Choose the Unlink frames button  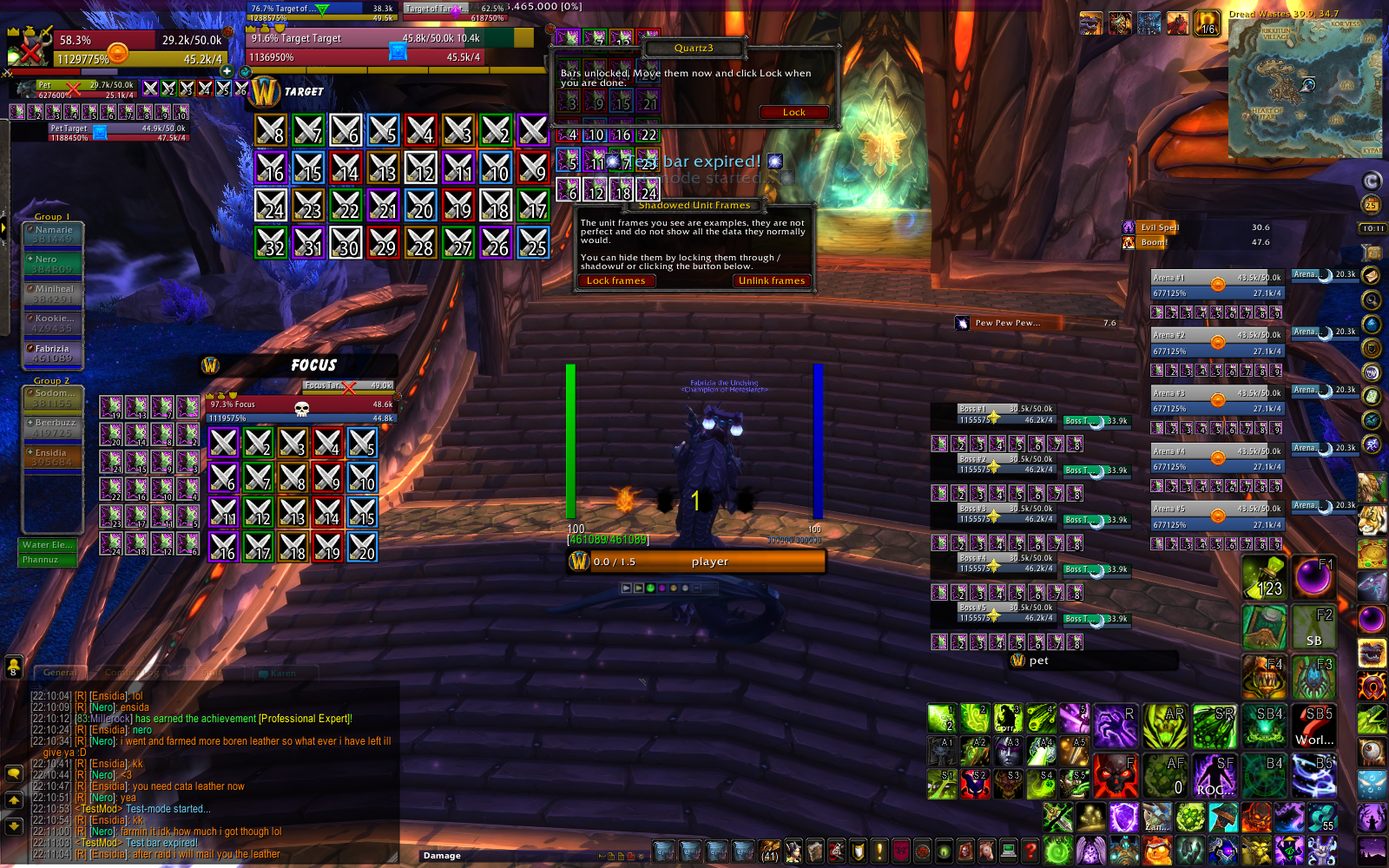[771, 280]
